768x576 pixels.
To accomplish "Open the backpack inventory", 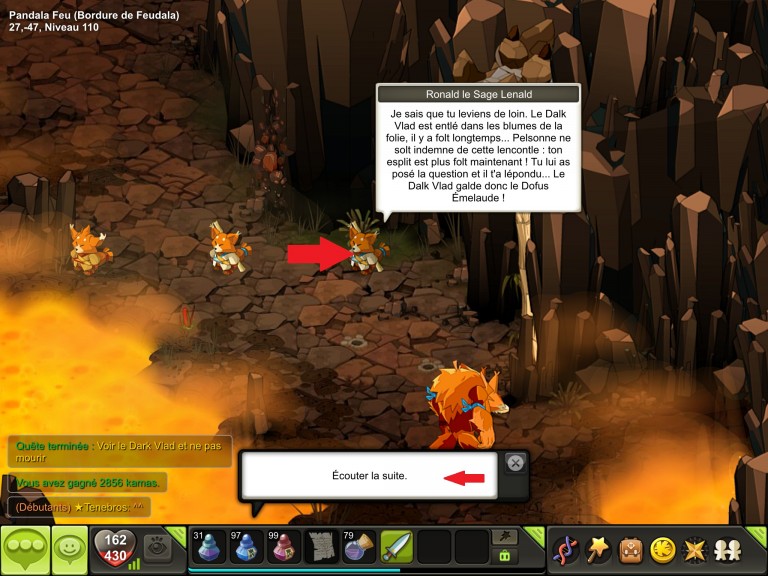I will pyautogui.click(x=630, y=549).
